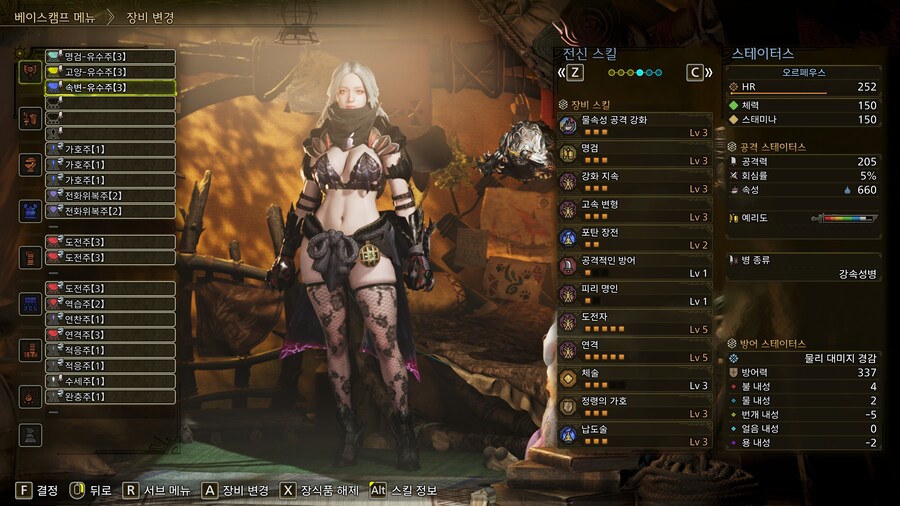Open the 연격 skill row
Viewport: 900px width, 506px height.
coord(636,350)
